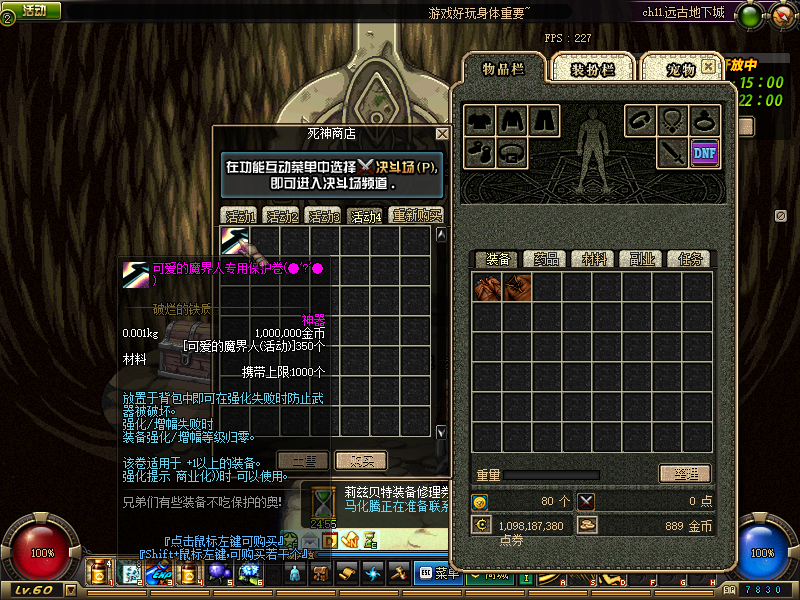The width and height of the screenshot is (800, 600).
Task: Switch to the 活动4 shop tab
Action: pos(365,215)
